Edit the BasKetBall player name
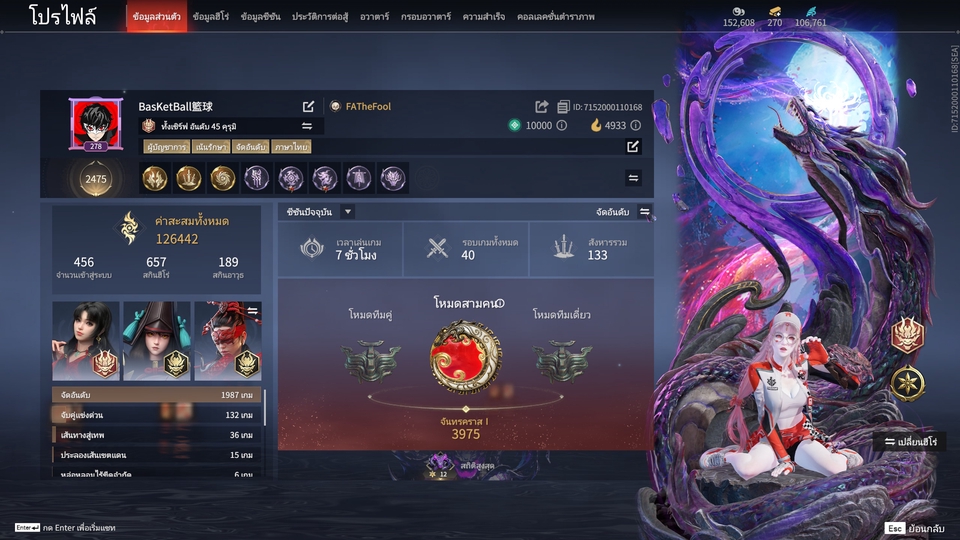960x540 pixels. point(309,106)
